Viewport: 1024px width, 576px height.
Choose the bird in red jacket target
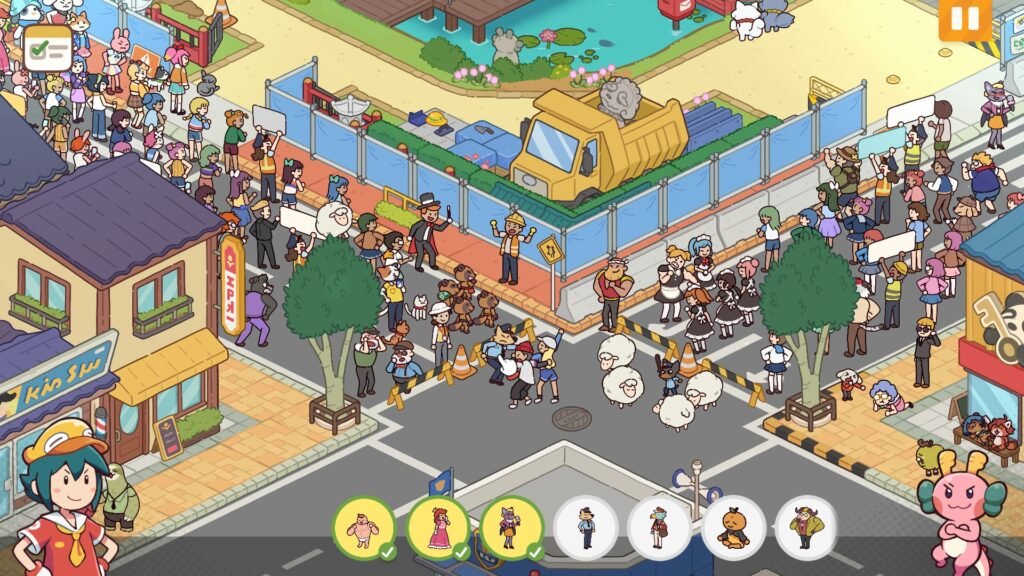(659, 527)
